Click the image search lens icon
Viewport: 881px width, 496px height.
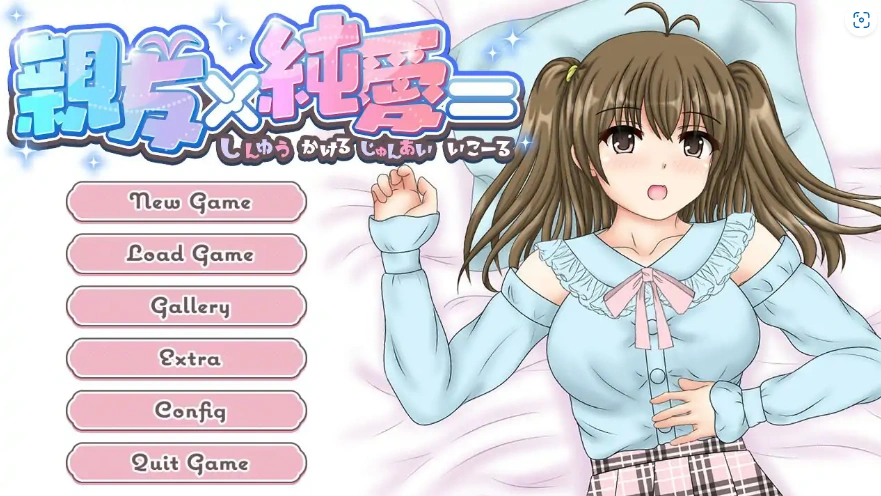coord(860,20)
